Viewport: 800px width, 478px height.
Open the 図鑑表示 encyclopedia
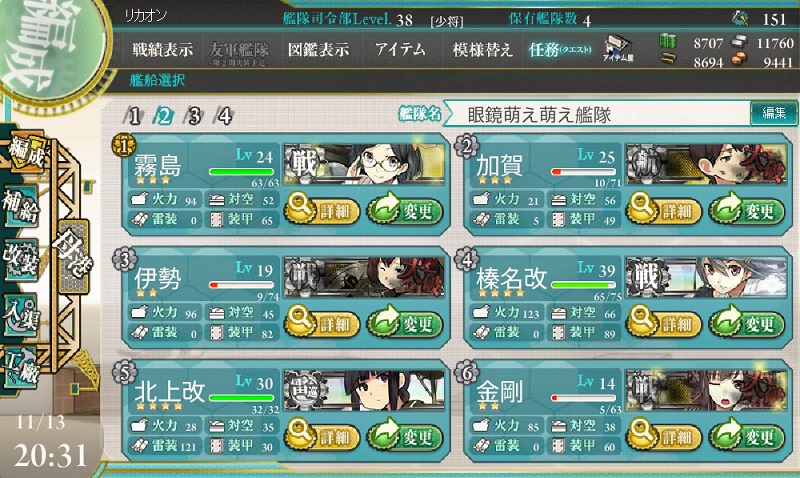(319, 50)
